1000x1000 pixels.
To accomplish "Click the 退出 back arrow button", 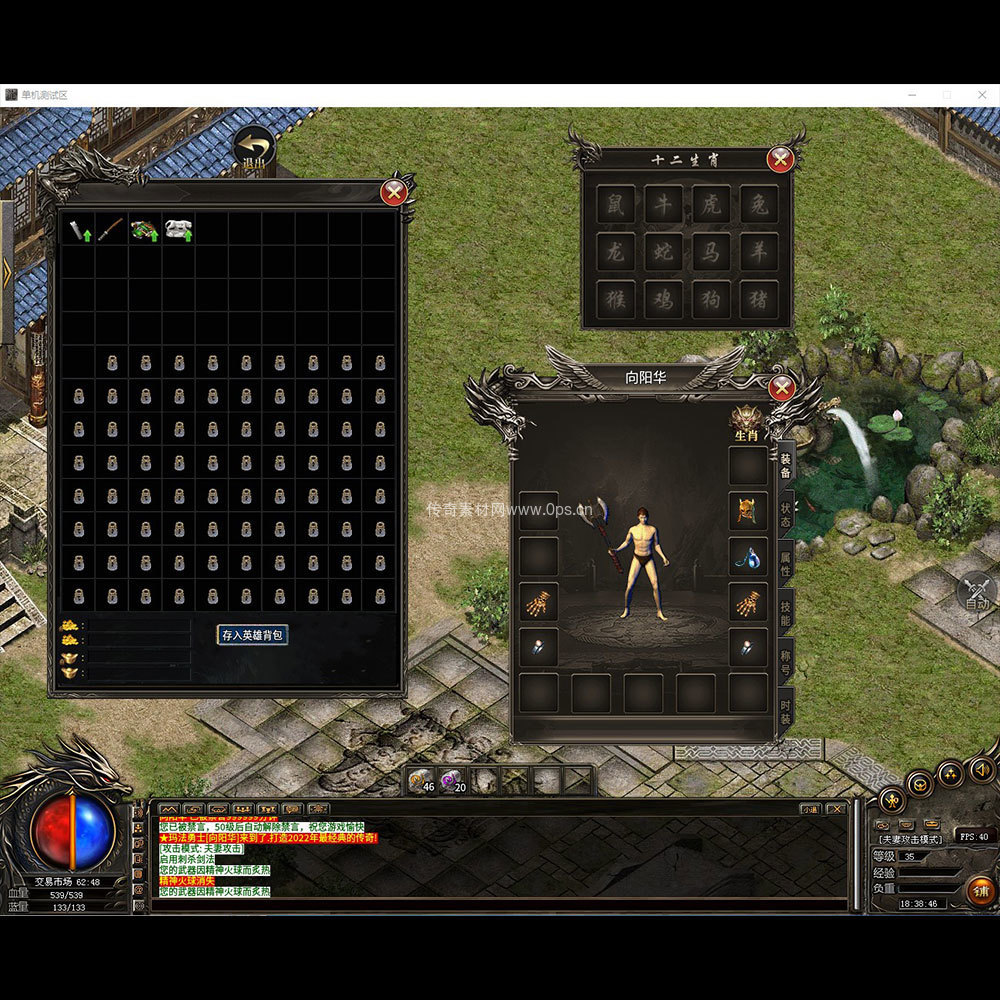I will click(254, 147).
